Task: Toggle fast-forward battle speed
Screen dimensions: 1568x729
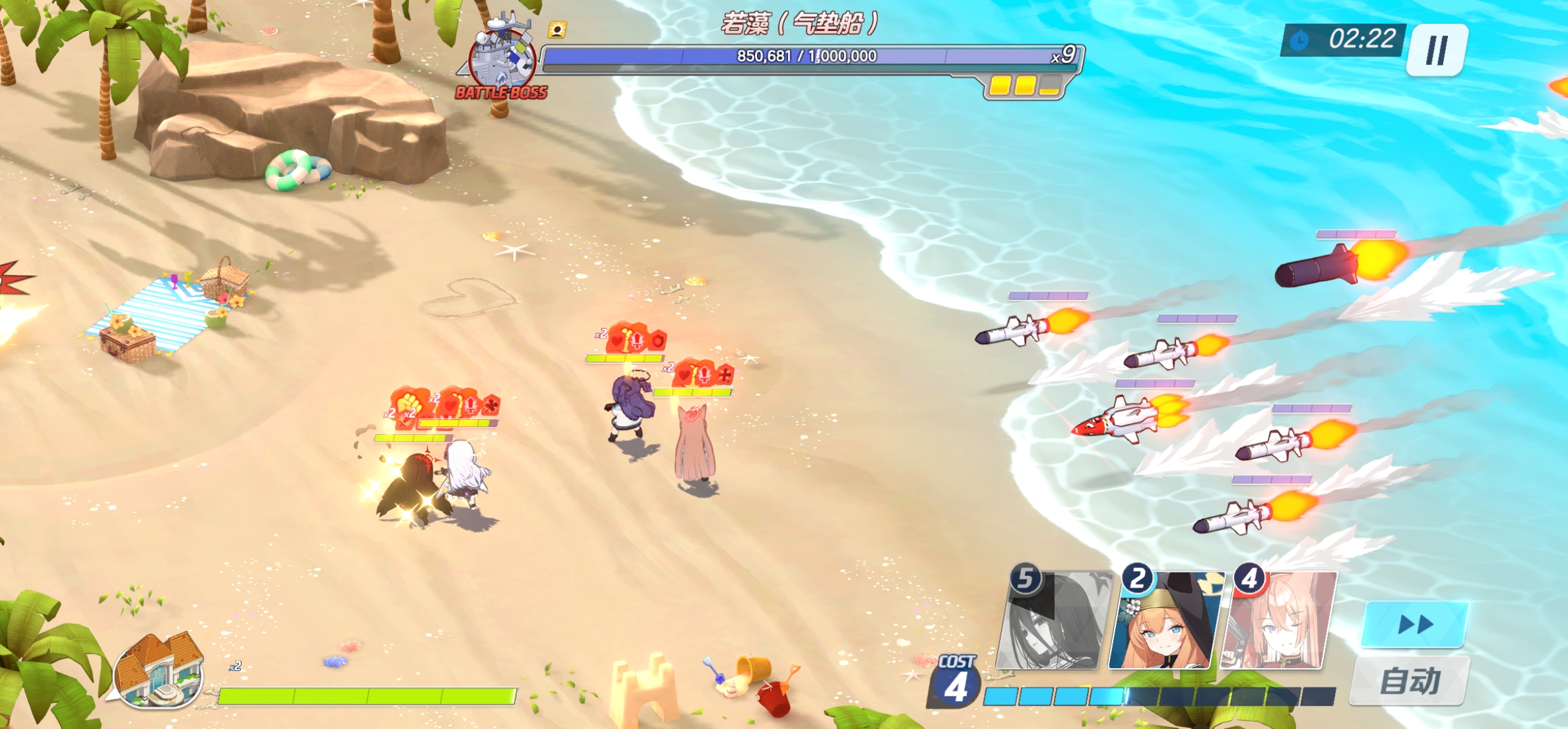Action: pyautogui.click(x=1415, y=624)
